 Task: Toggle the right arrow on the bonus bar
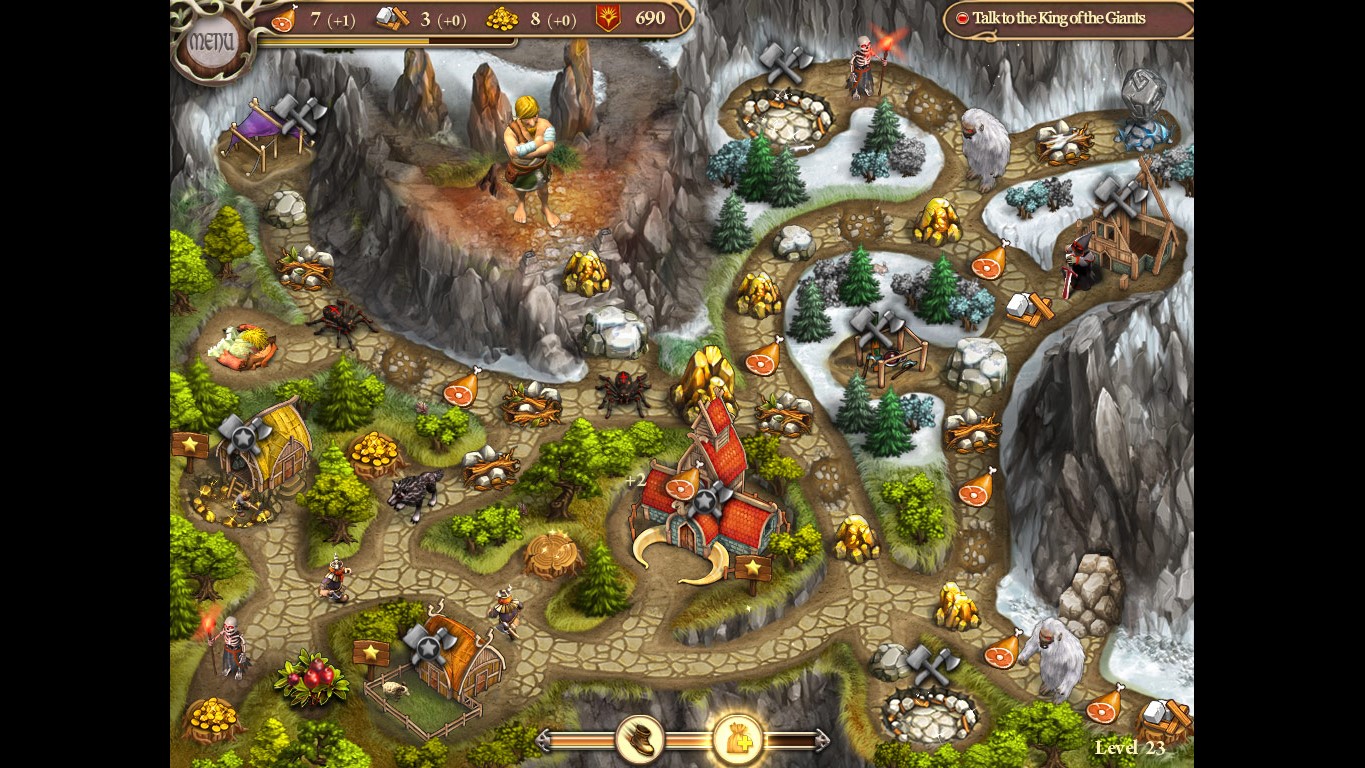click(x=820, y=740)
